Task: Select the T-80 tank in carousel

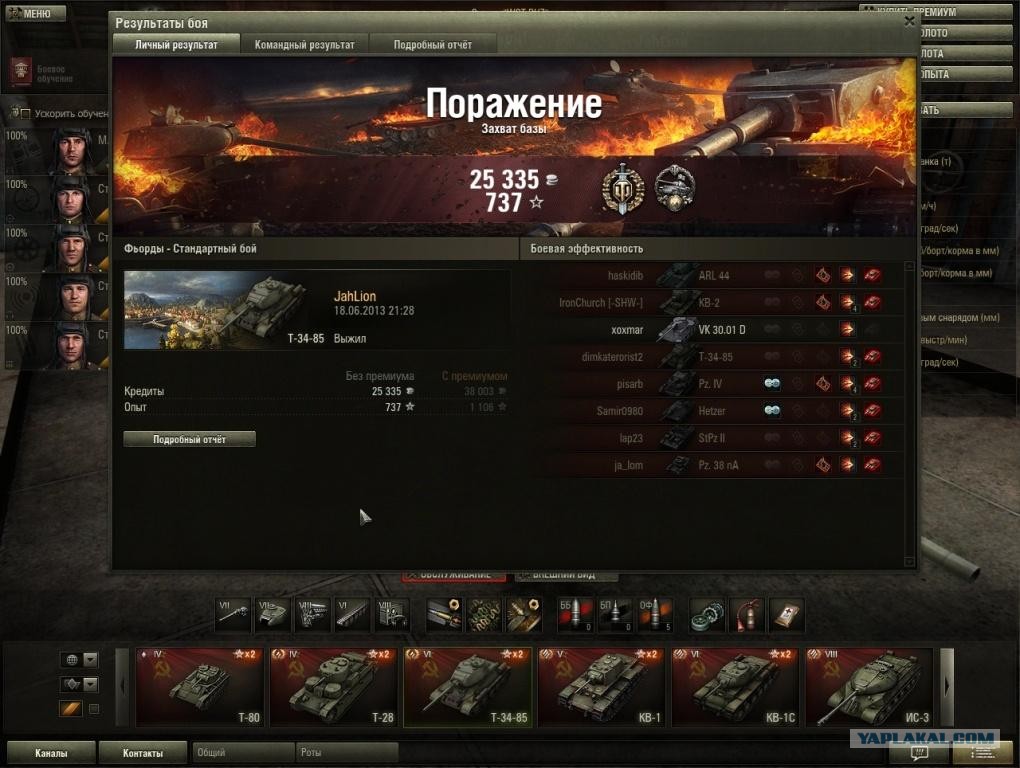Action: 198,686
